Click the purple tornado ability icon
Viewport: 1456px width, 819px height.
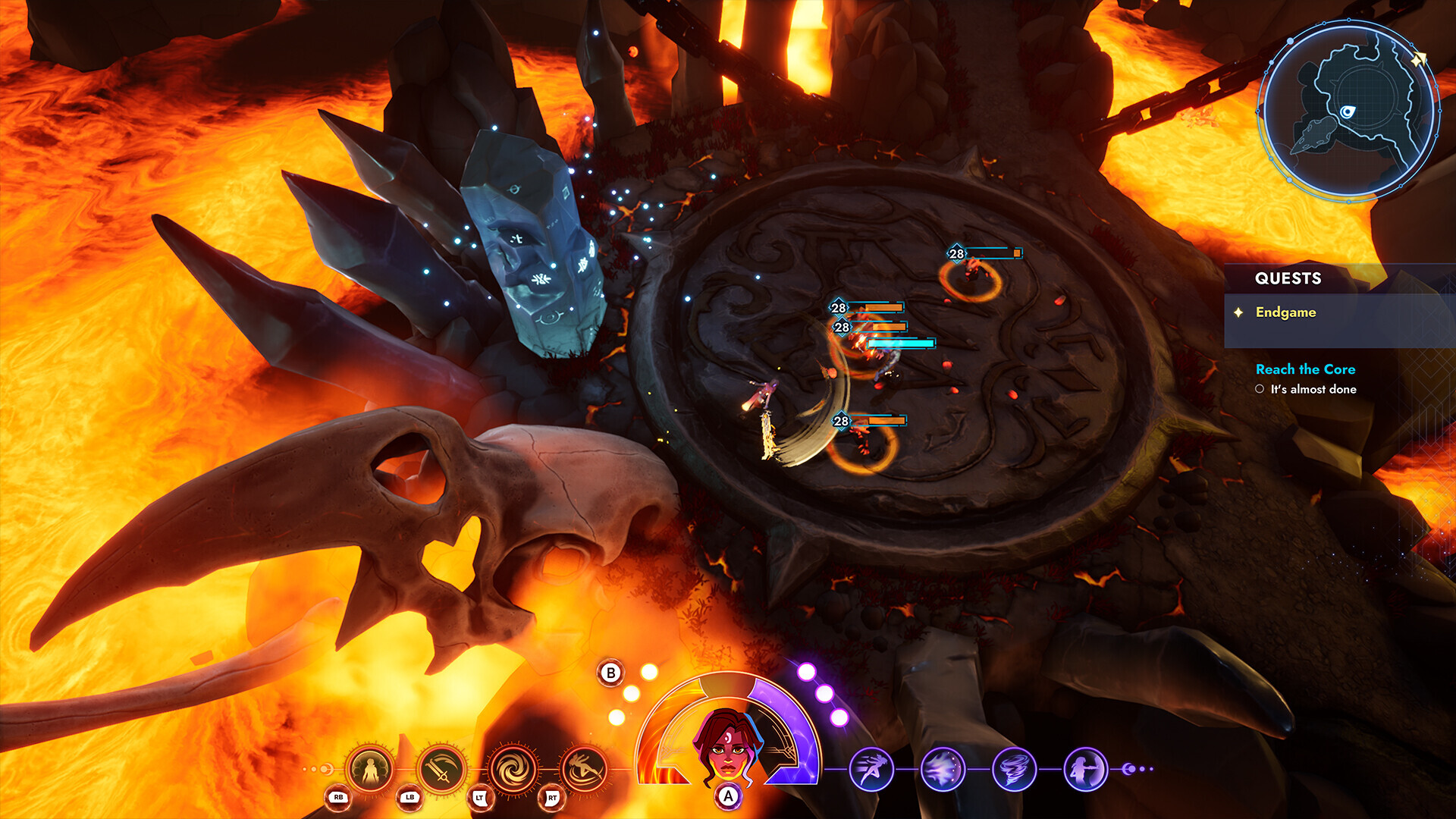tap(1015, 768)
